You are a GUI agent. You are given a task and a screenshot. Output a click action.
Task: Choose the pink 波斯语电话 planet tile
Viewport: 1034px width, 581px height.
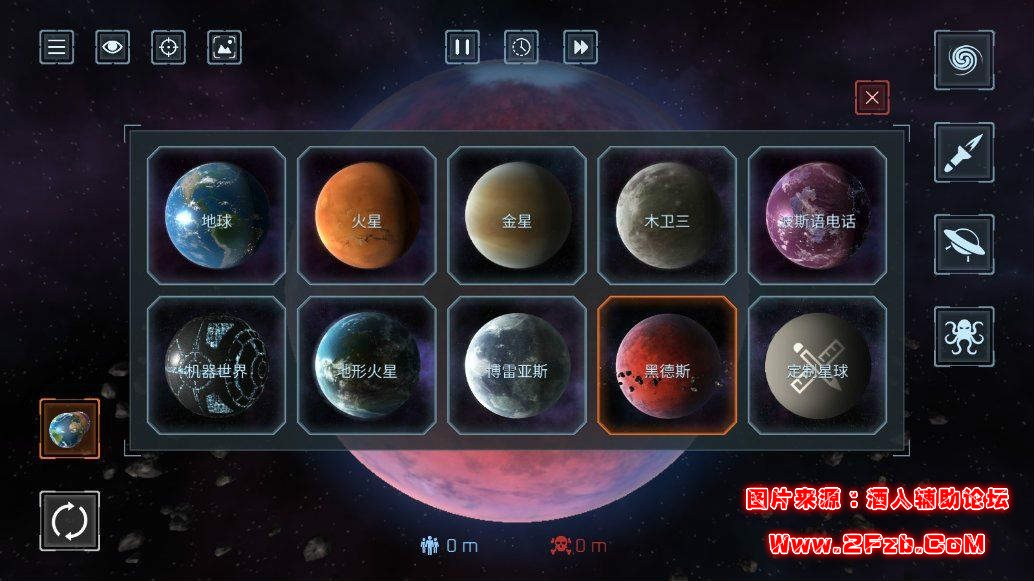pos(817,216)
